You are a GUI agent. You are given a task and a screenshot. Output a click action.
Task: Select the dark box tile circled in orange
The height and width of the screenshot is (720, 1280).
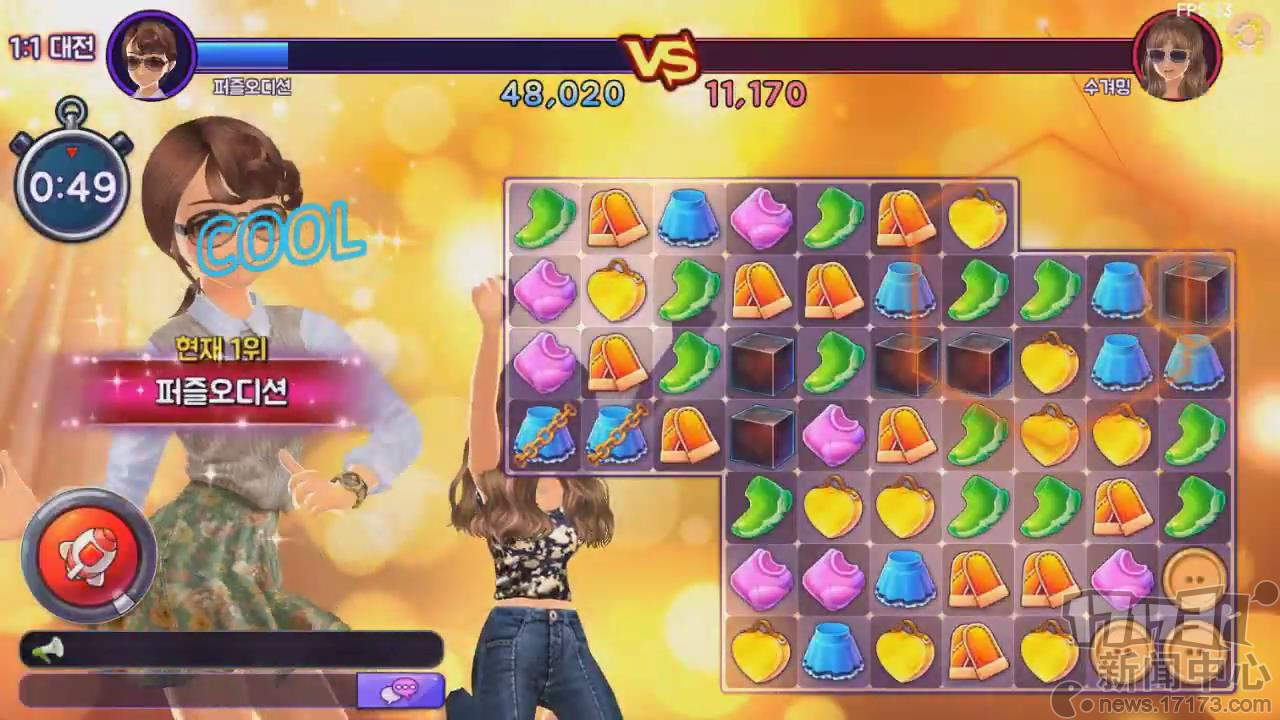1195,291
